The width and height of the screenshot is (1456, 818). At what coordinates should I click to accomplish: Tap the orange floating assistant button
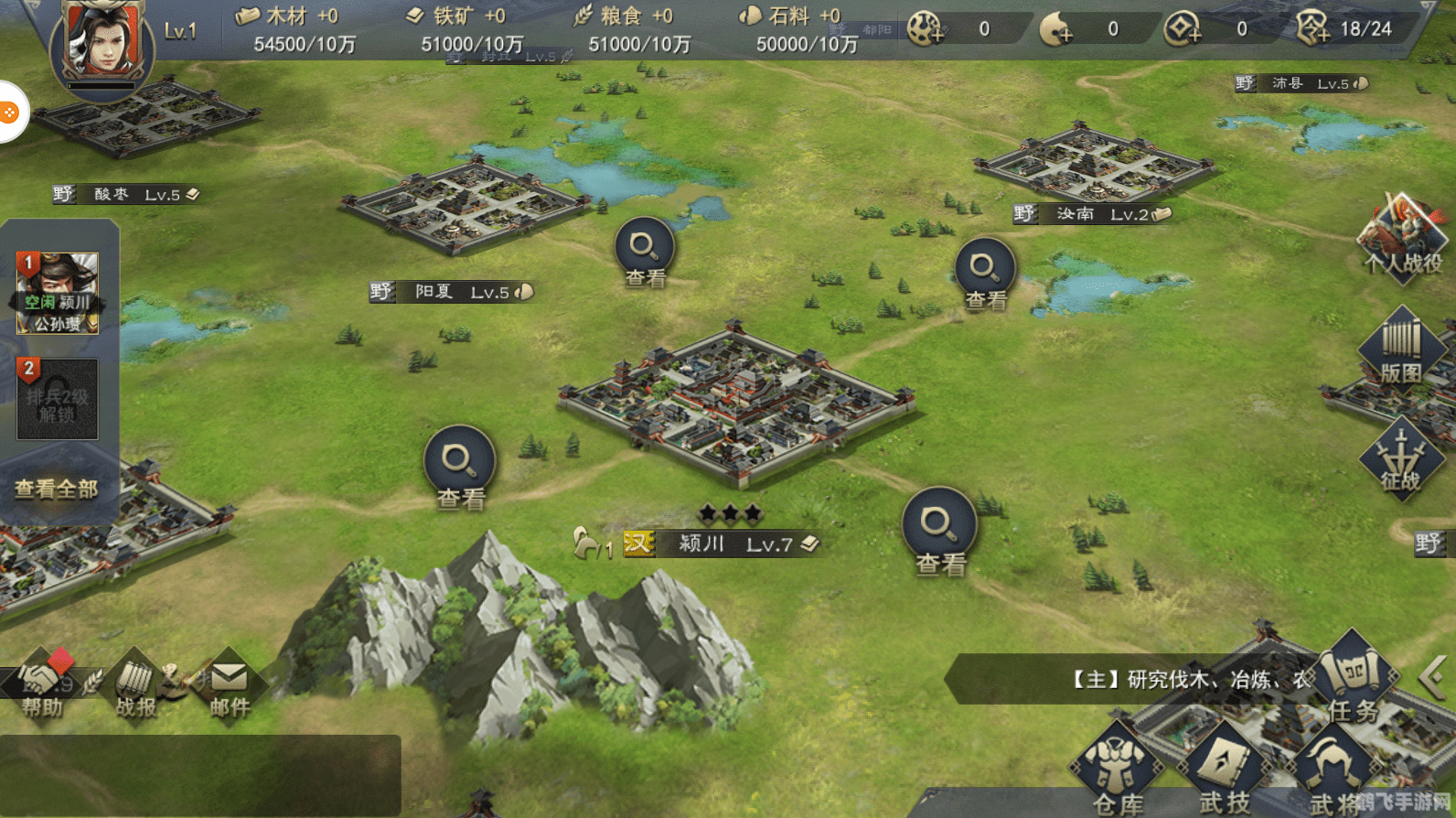point(9,113)
